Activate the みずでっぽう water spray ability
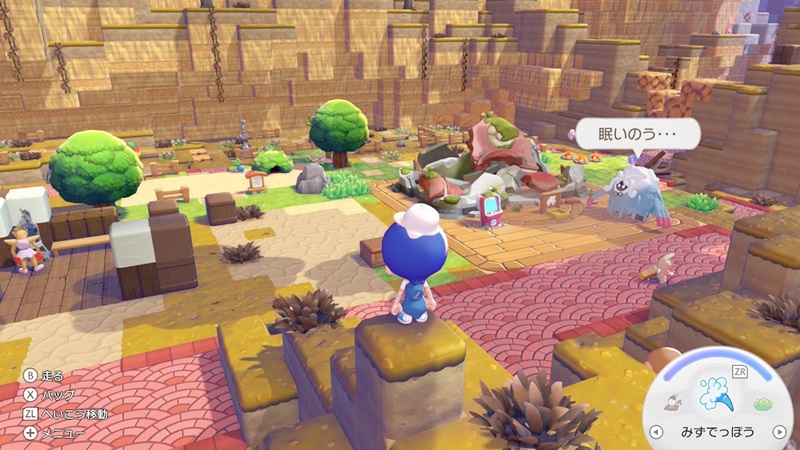This screenshot has height=450, width=800. click(716, 393)
